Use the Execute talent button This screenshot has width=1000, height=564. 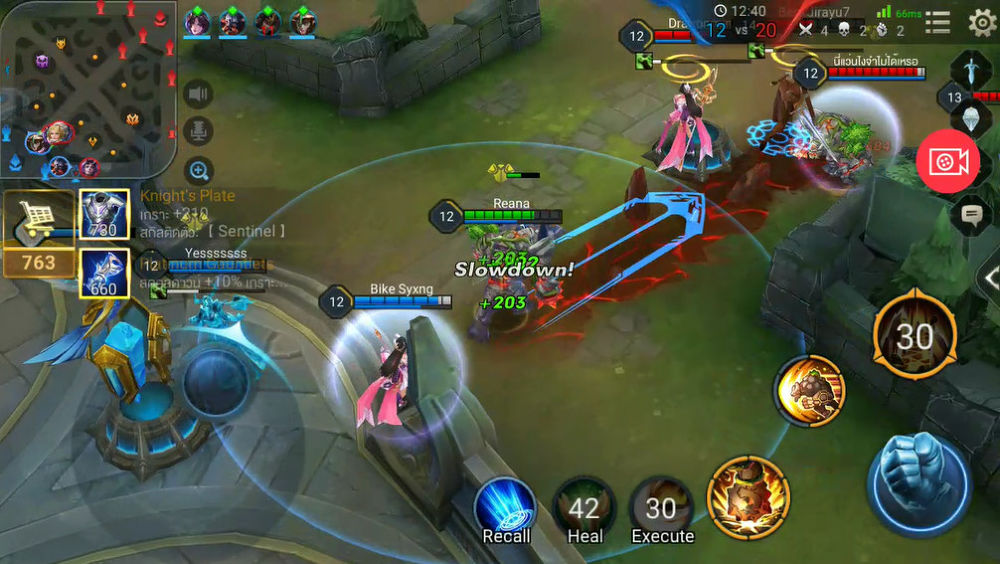pyautogui.click(x=661, y=508)
